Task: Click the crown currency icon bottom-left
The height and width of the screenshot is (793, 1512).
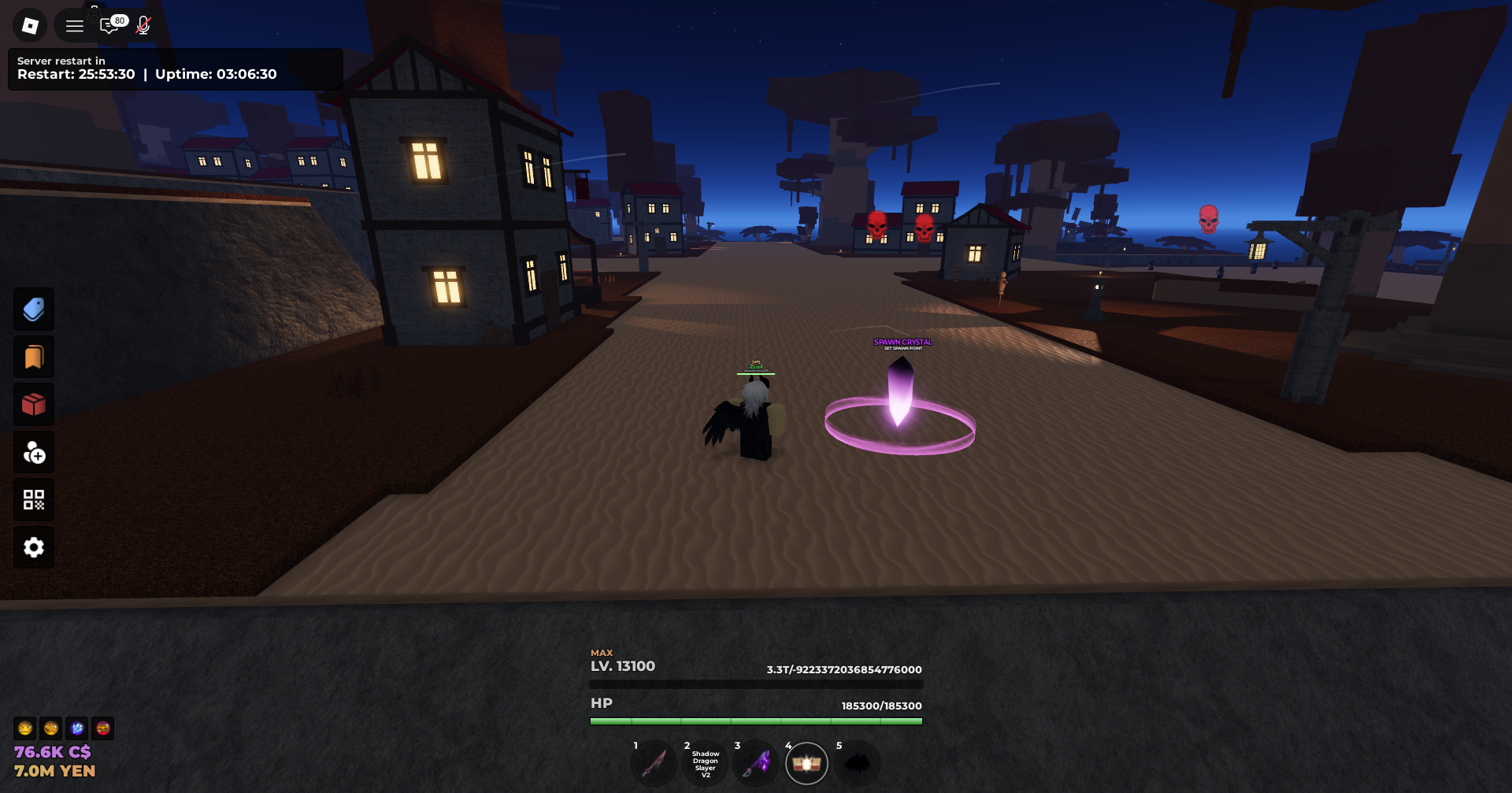Action: pyautogui.click(x=25, y=728)
